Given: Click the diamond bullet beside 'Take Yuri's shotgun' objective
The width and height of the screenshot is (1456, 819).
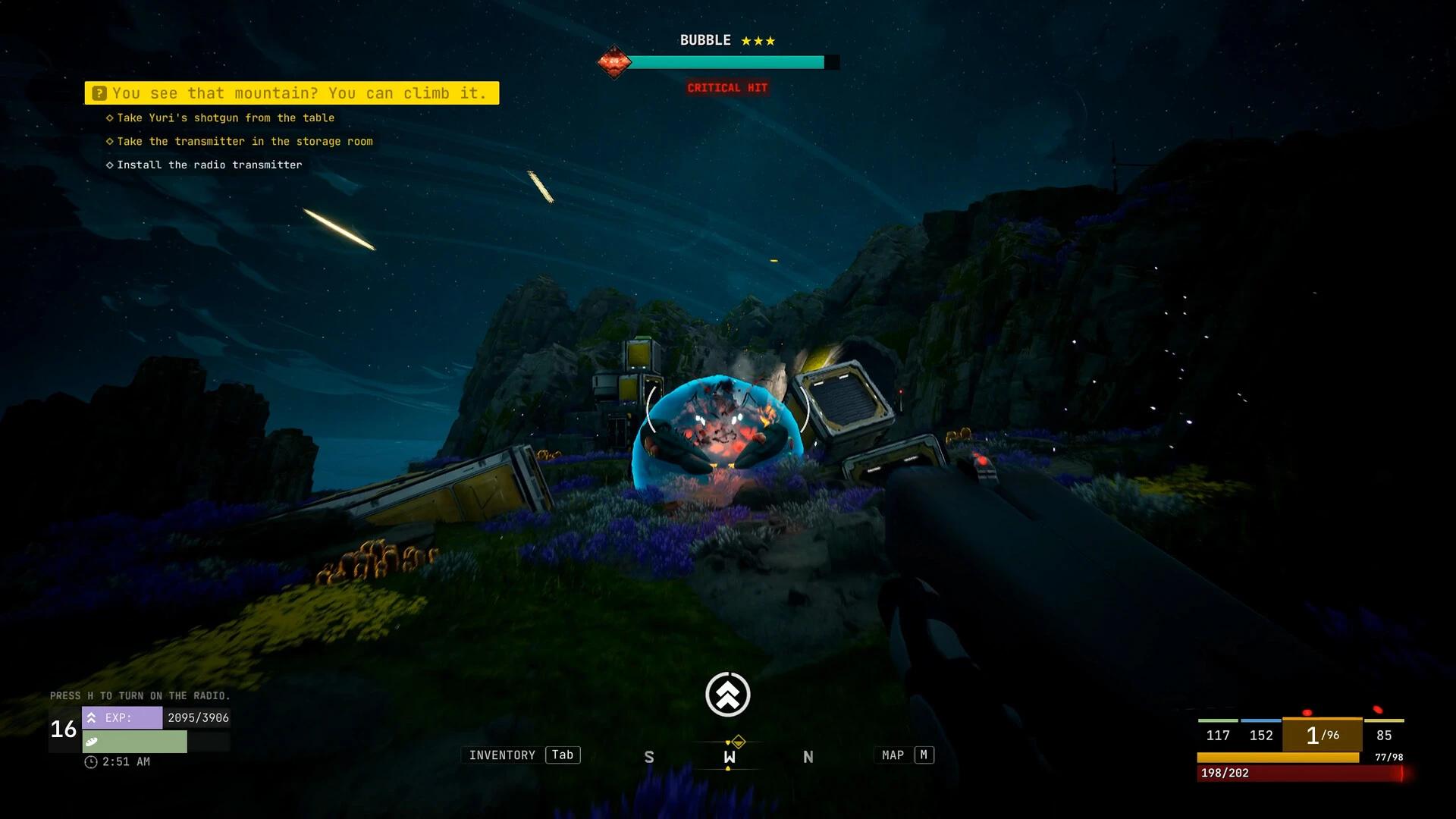Looking at the screenshot, I should click(108, 118).
